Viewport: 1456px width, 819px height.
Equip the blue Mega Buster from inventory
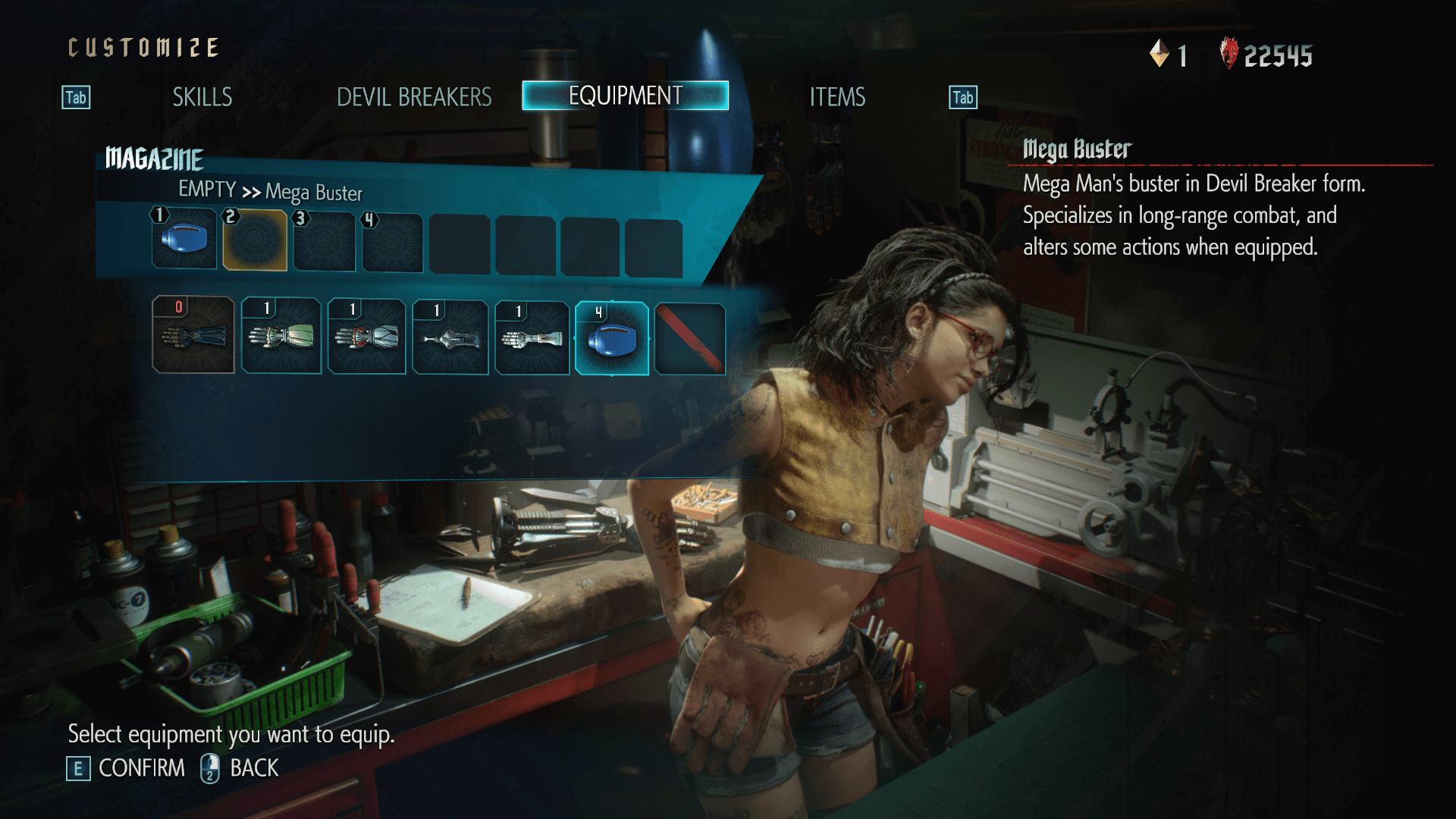612,338
